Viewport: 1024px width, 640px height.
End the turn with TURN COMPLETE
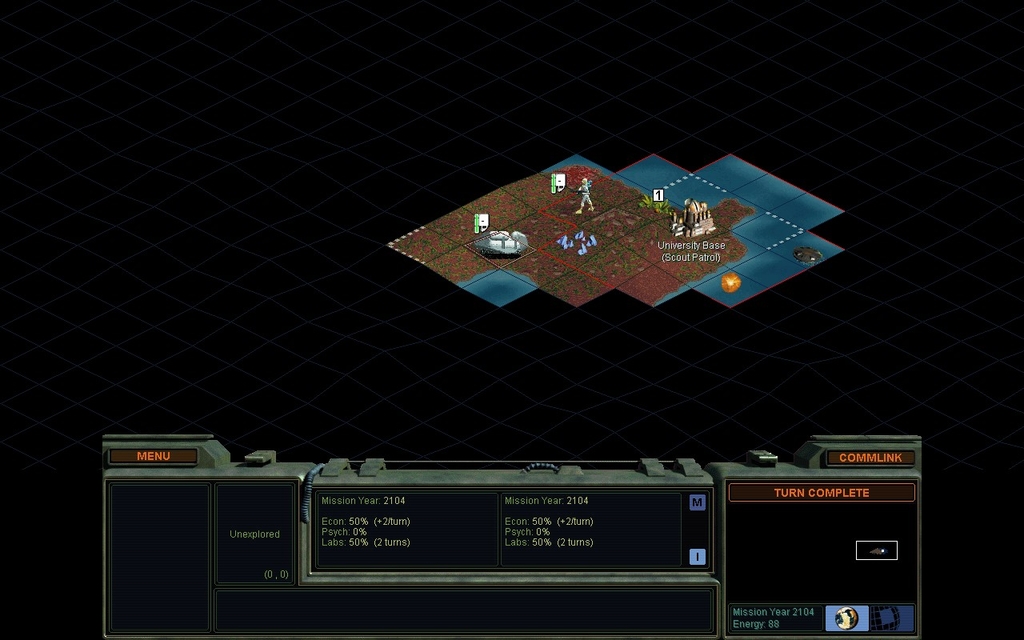pyautogui.click(x=821, y=493)
